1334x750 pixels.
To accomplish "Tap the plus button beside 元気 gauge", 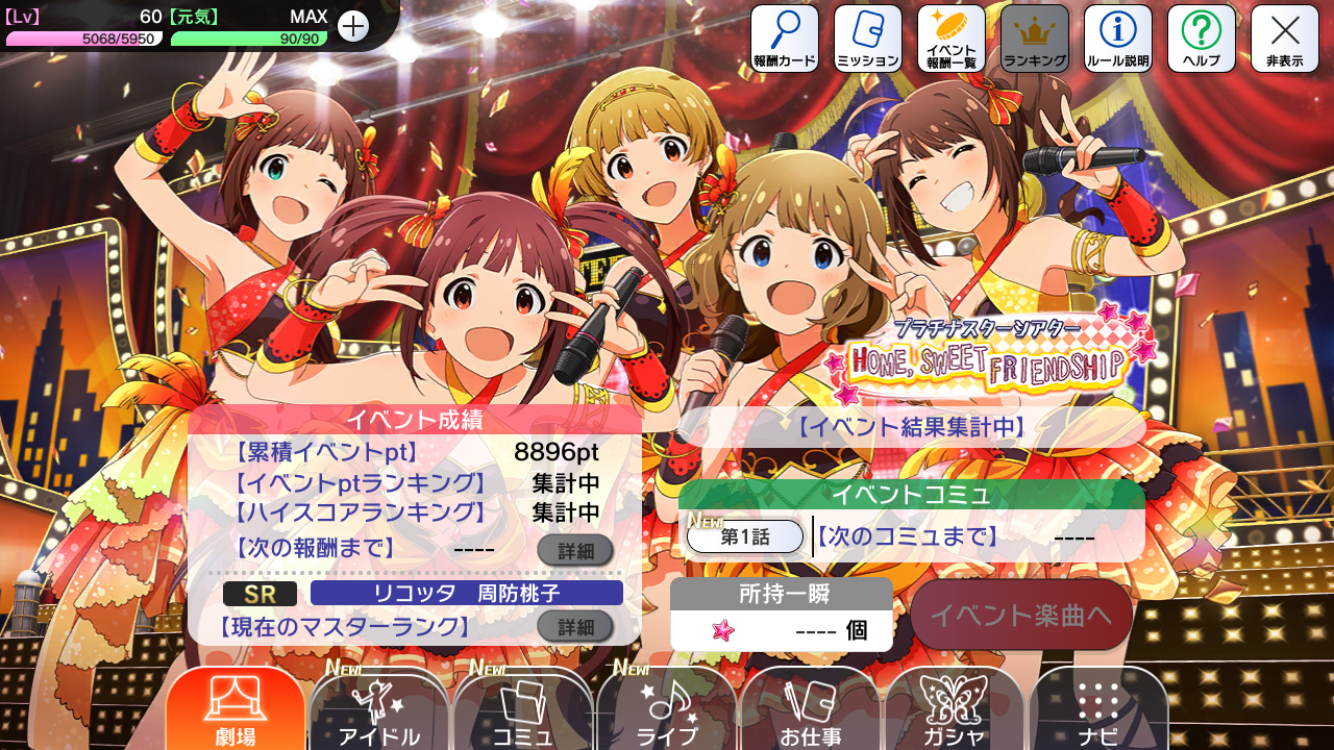I will 353,26.
